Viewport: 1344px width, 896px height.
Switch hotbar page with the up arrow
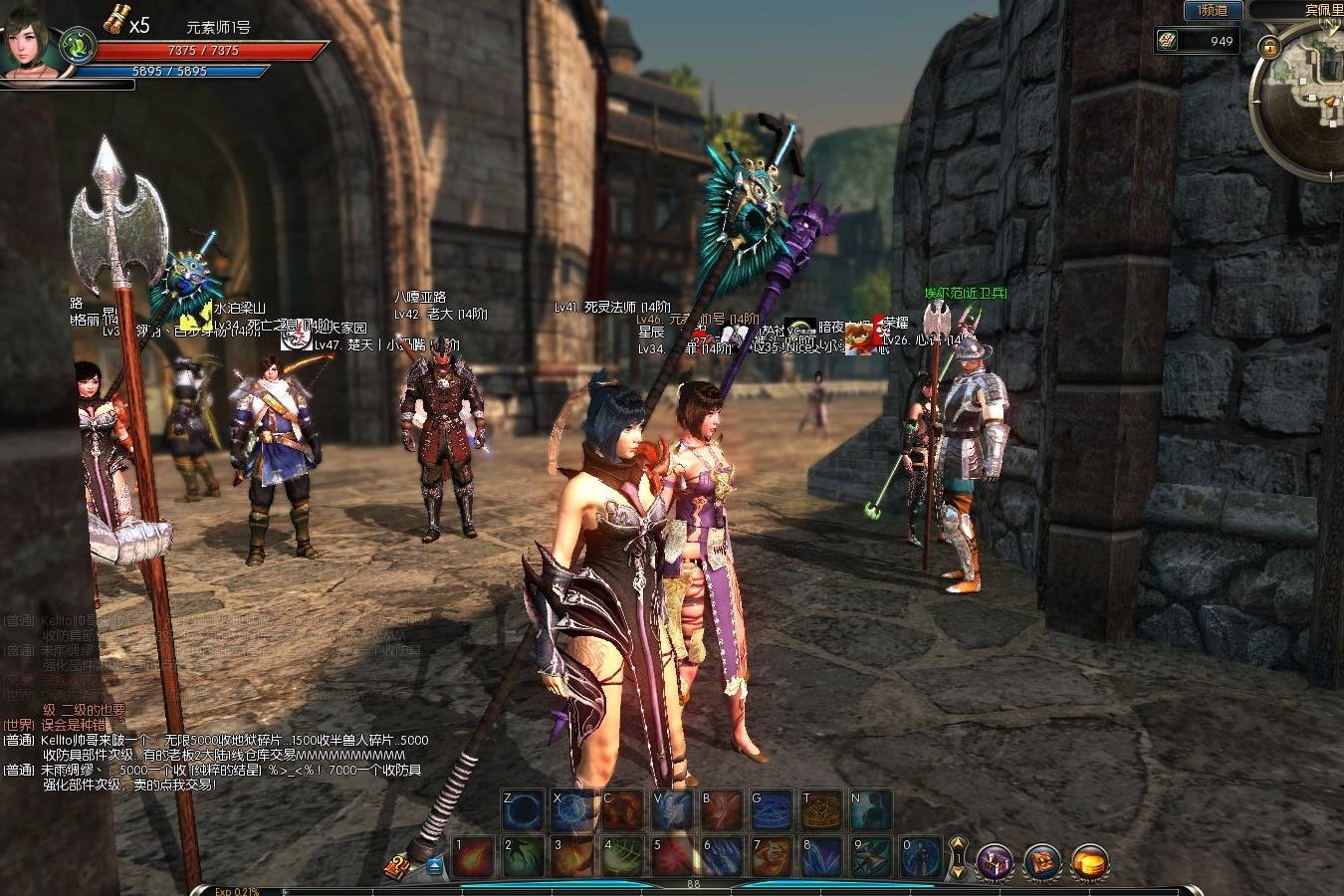(958, 845)
